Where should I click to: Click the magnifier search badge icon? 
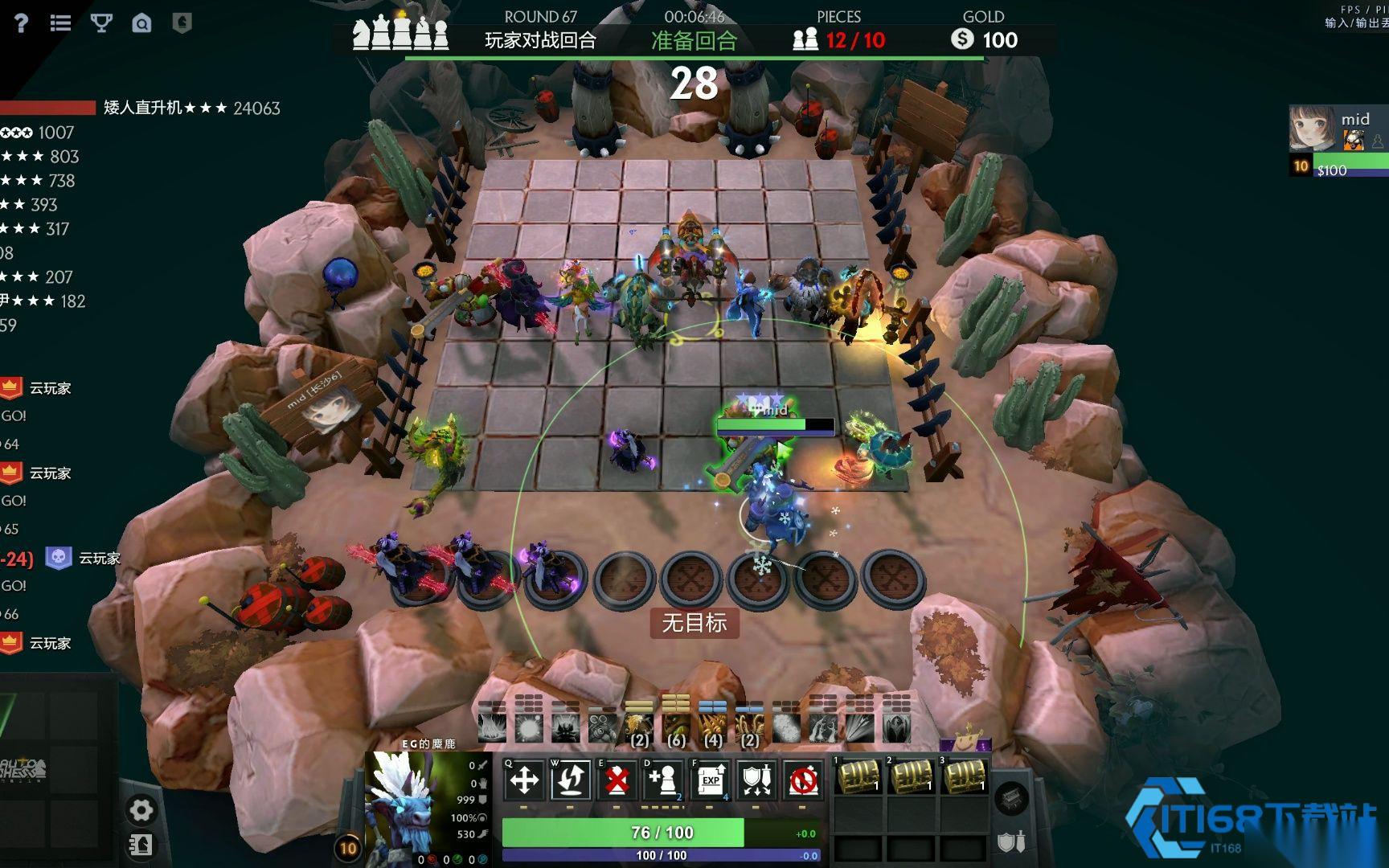click(x=142, y=23)
